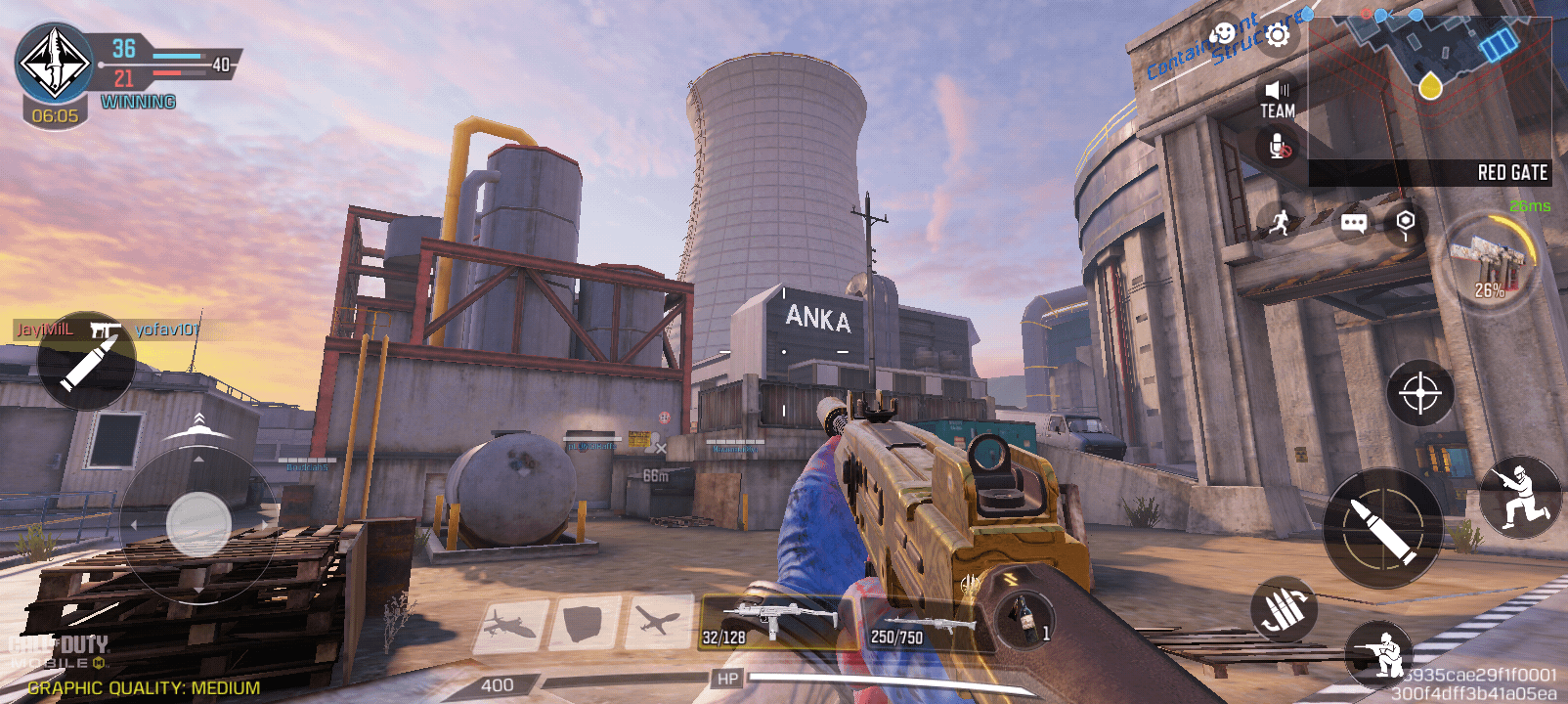This screenshot has width=1568, height=704.
Task: Tap the prone stance button
Action: coord(1380,654)
